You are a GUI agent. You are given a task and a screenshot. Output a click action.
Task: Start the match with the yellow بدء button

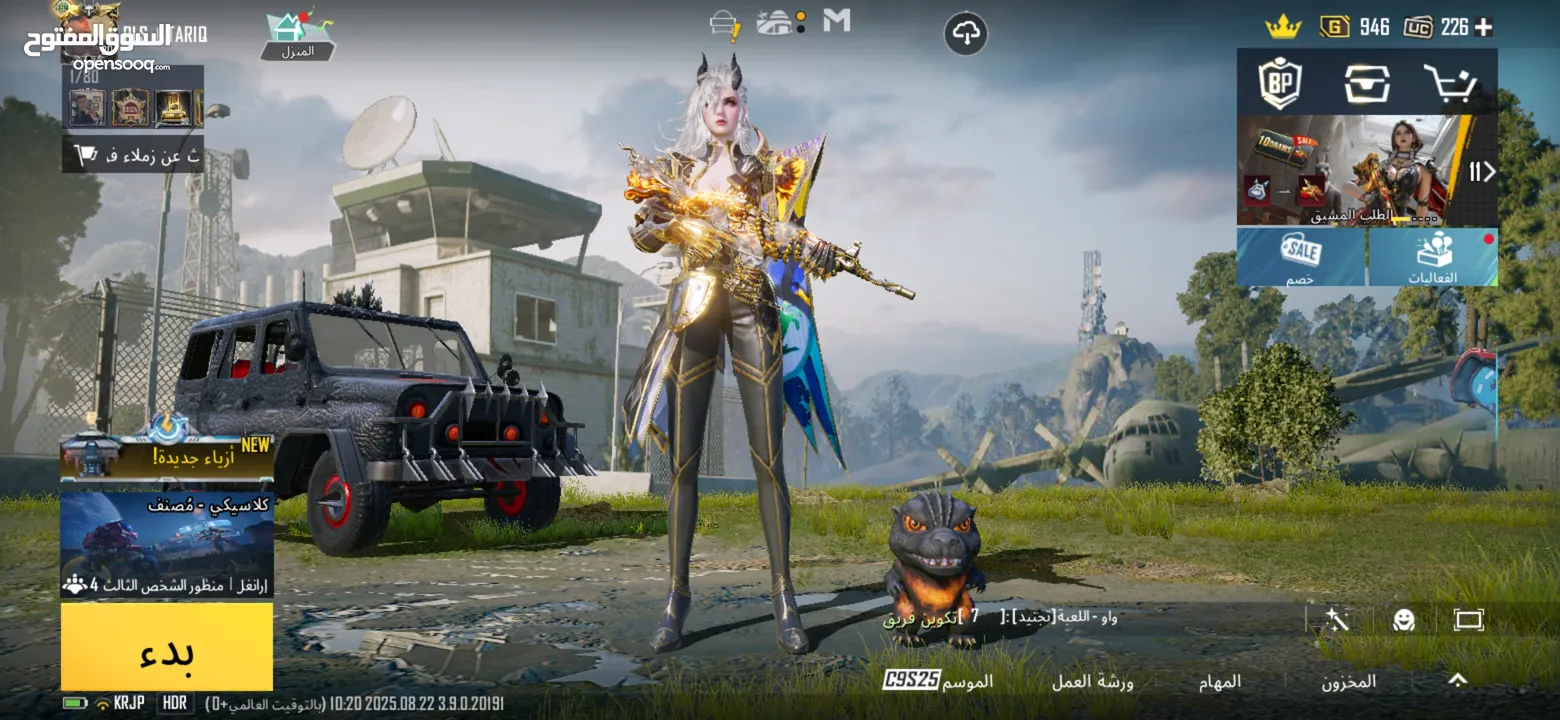coord(167,647)
